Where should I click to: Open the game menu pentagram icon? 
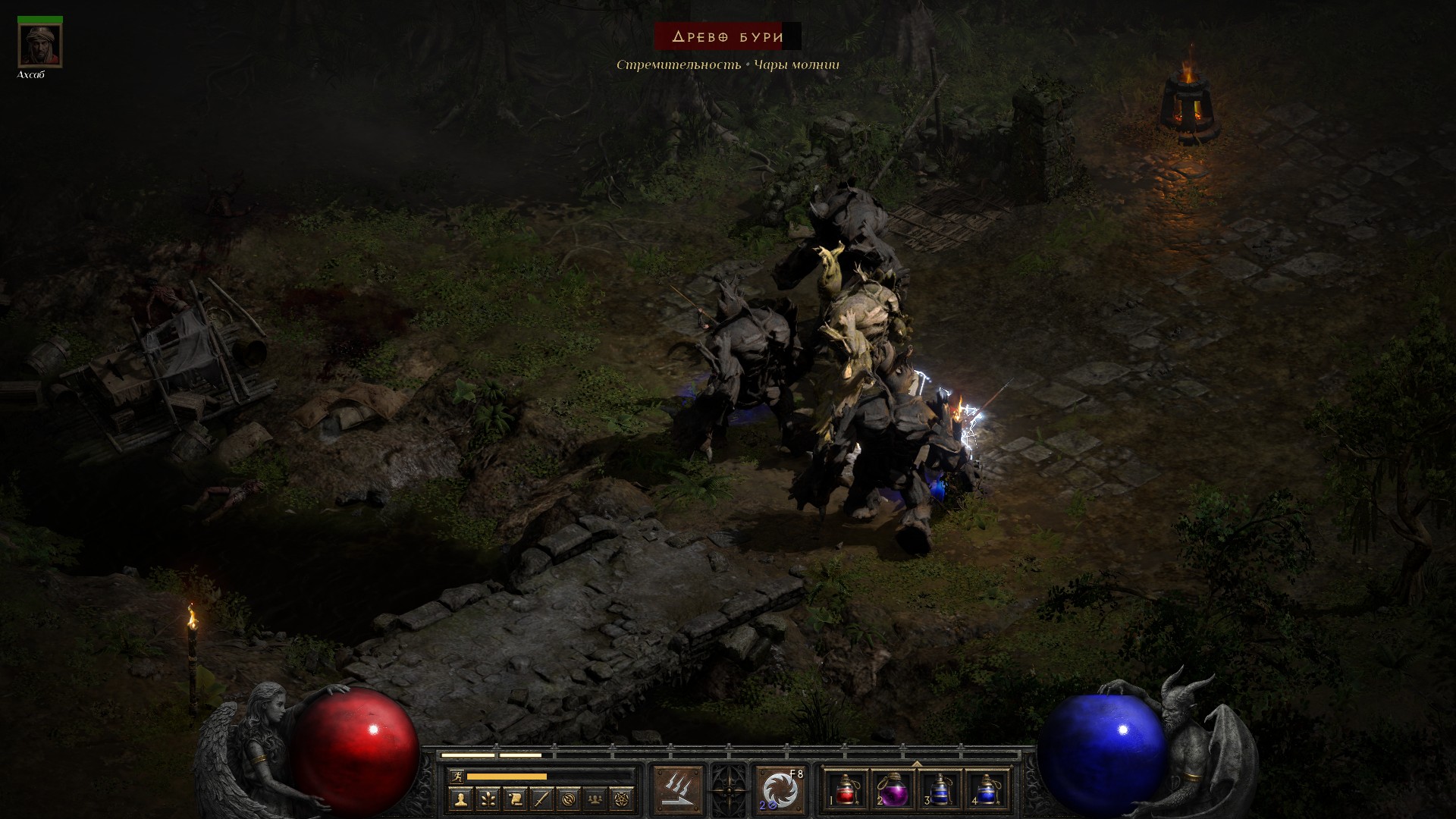click(x=622, y=799)
